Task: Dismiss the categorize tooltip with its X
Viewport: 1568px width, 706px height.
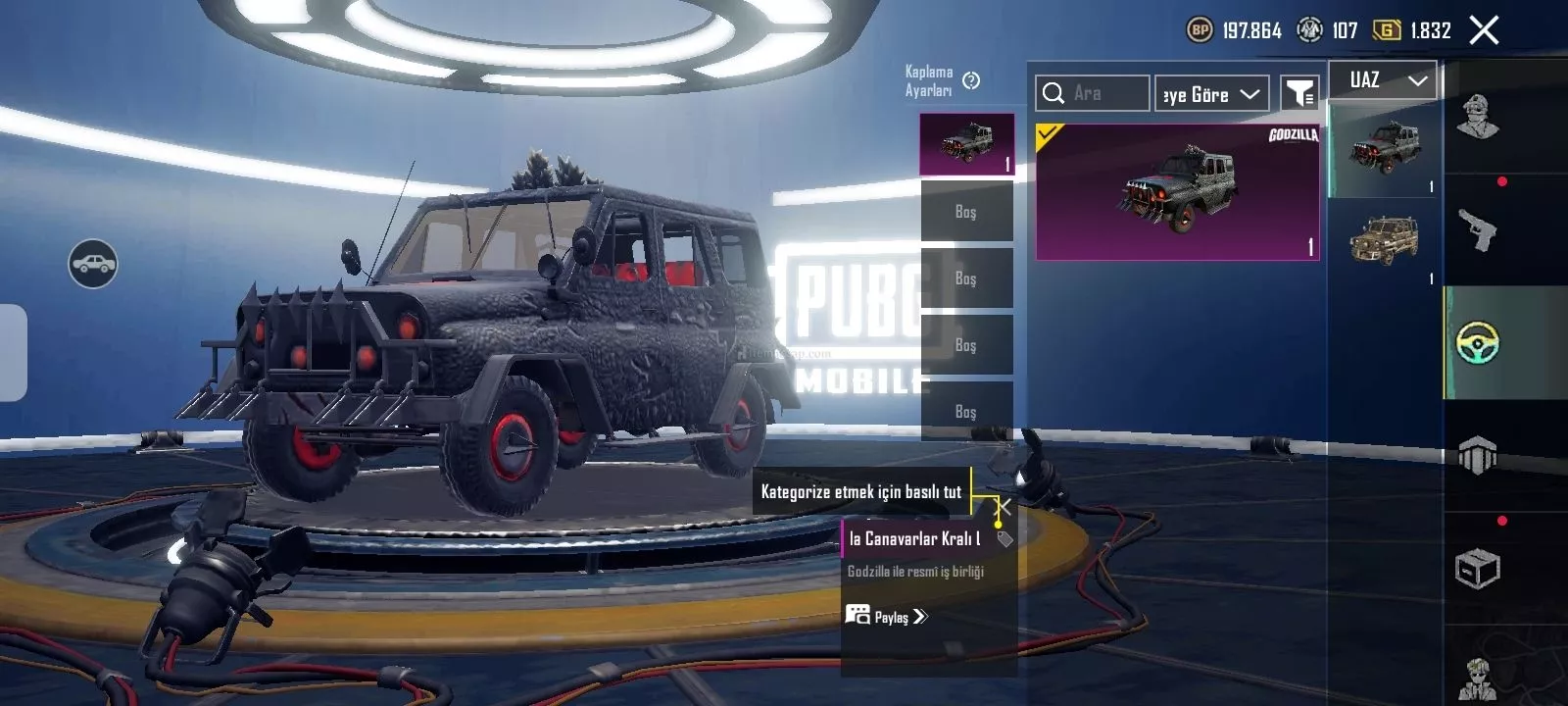Action: coord(1004,507)
